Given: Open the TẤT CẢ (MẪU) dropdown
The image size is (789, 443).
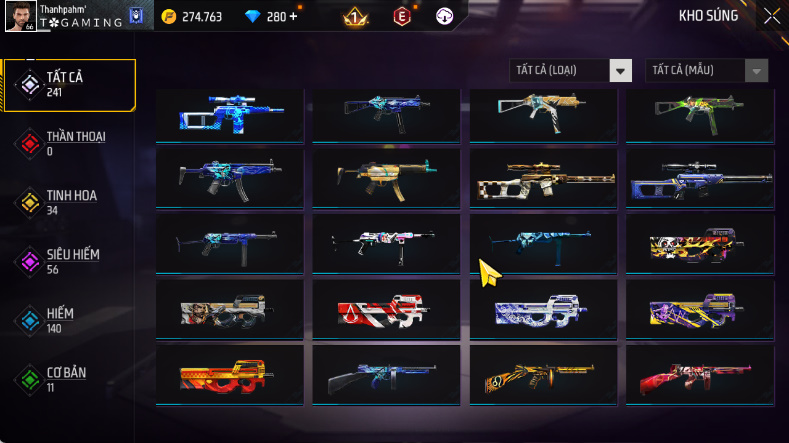Looking at the screenshot, I should [707, 71].
